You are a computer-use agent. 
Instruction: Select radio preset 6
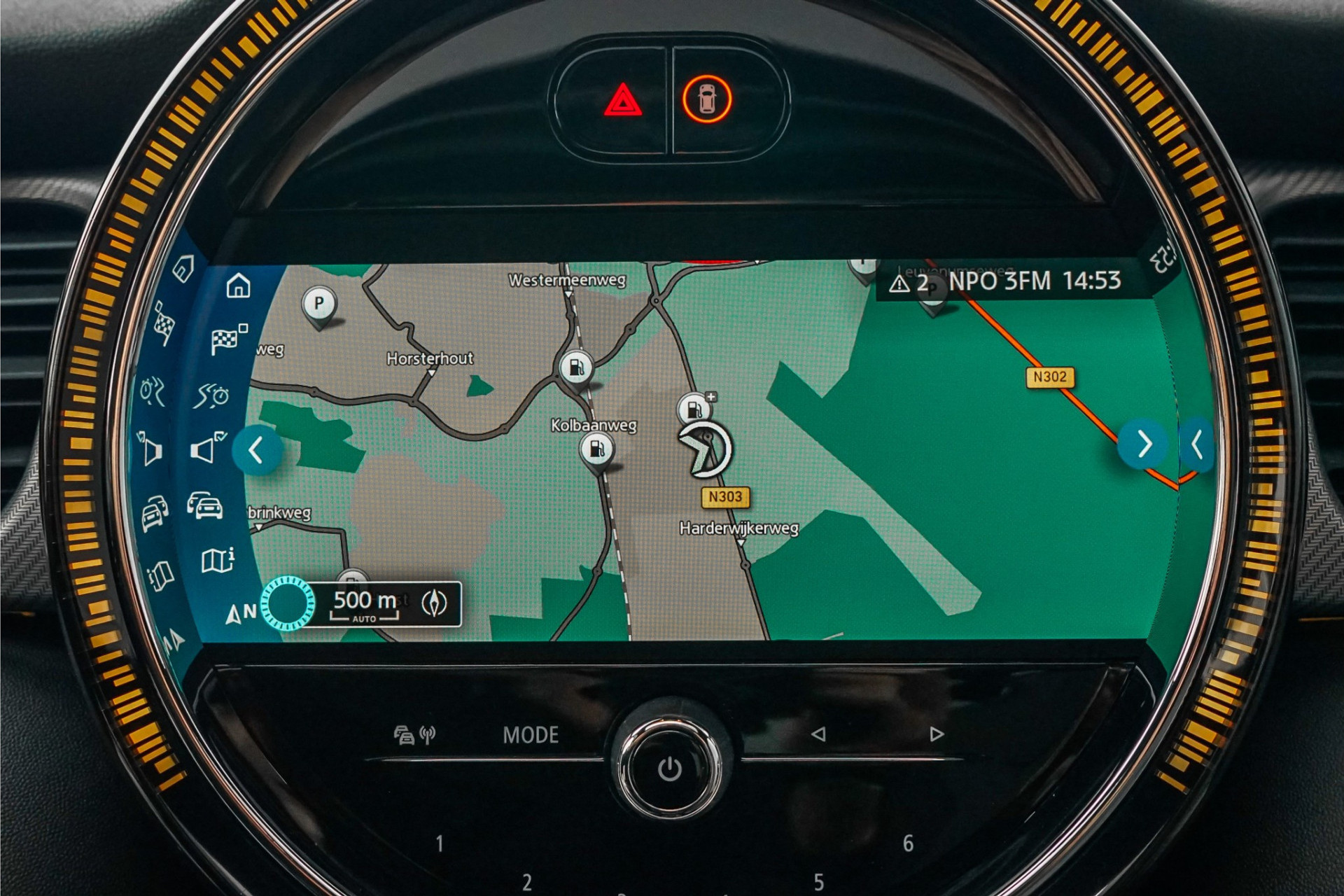tap(908, 843)
